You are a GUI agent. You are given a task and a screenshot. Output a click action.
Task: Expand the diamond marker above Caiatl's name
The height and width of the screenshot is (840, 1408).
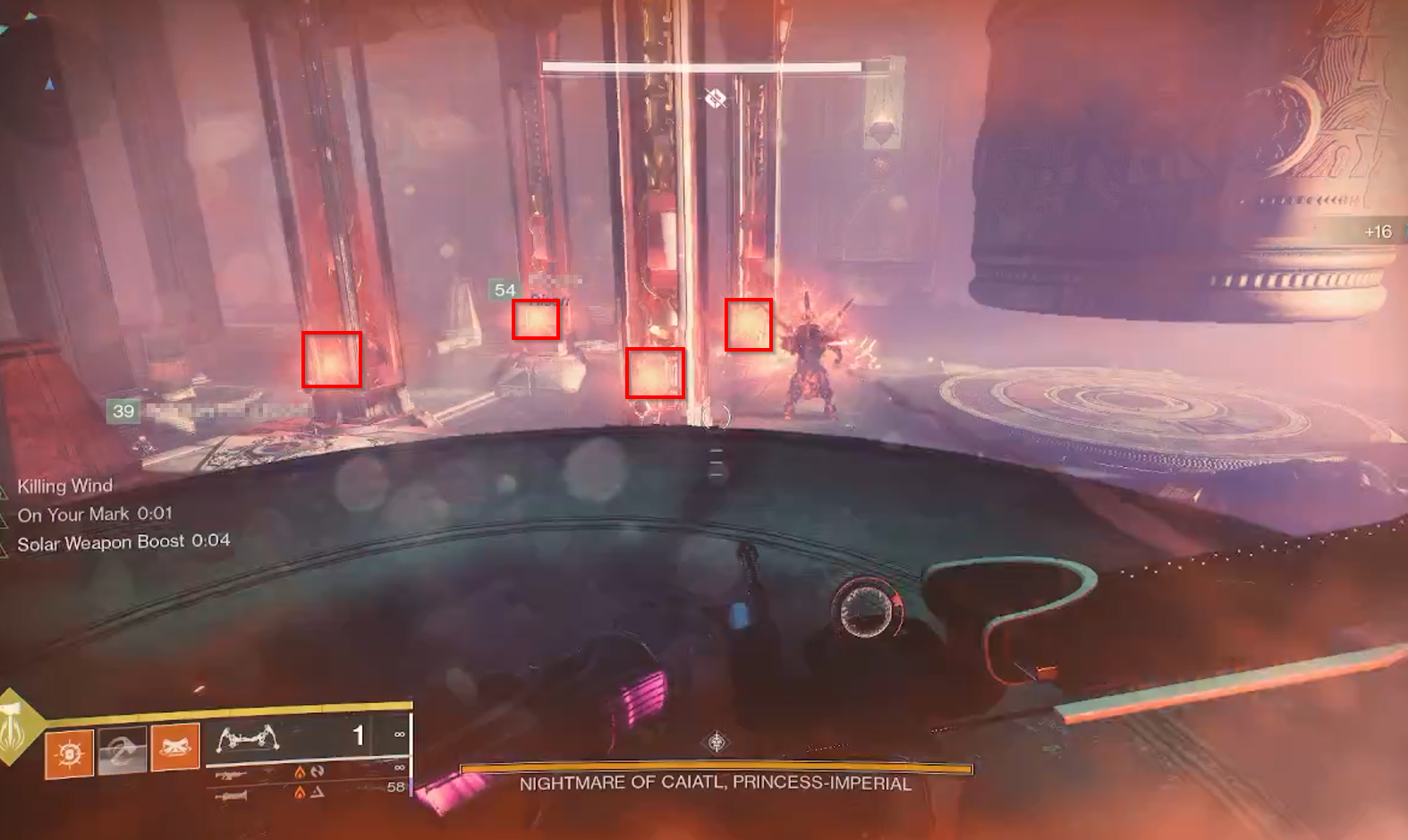point(714,741)
